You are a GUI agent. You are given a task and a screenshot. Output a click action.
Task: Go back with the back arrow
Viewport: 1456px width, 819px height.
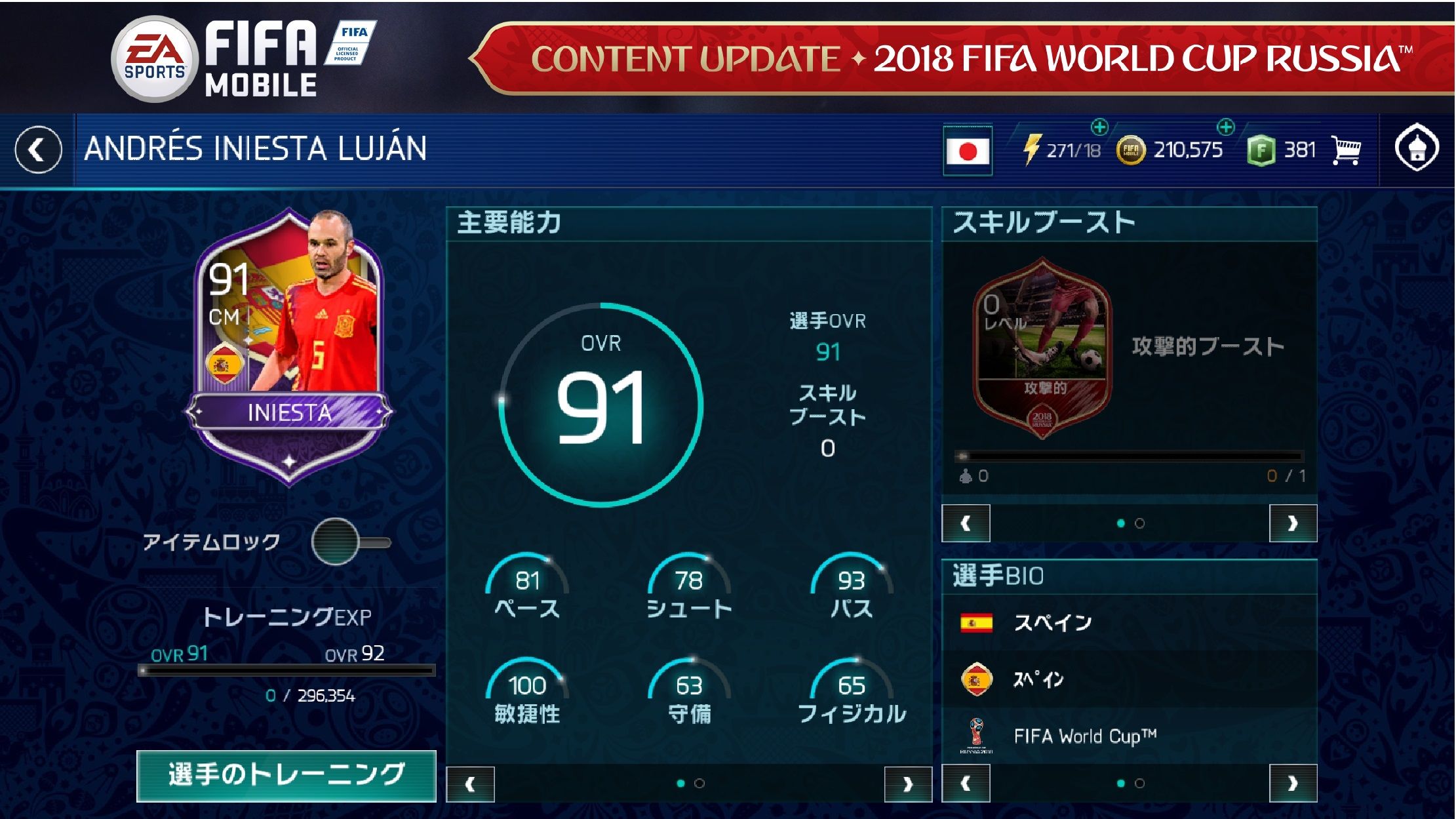pyautogui.click(x=38, y=148)
